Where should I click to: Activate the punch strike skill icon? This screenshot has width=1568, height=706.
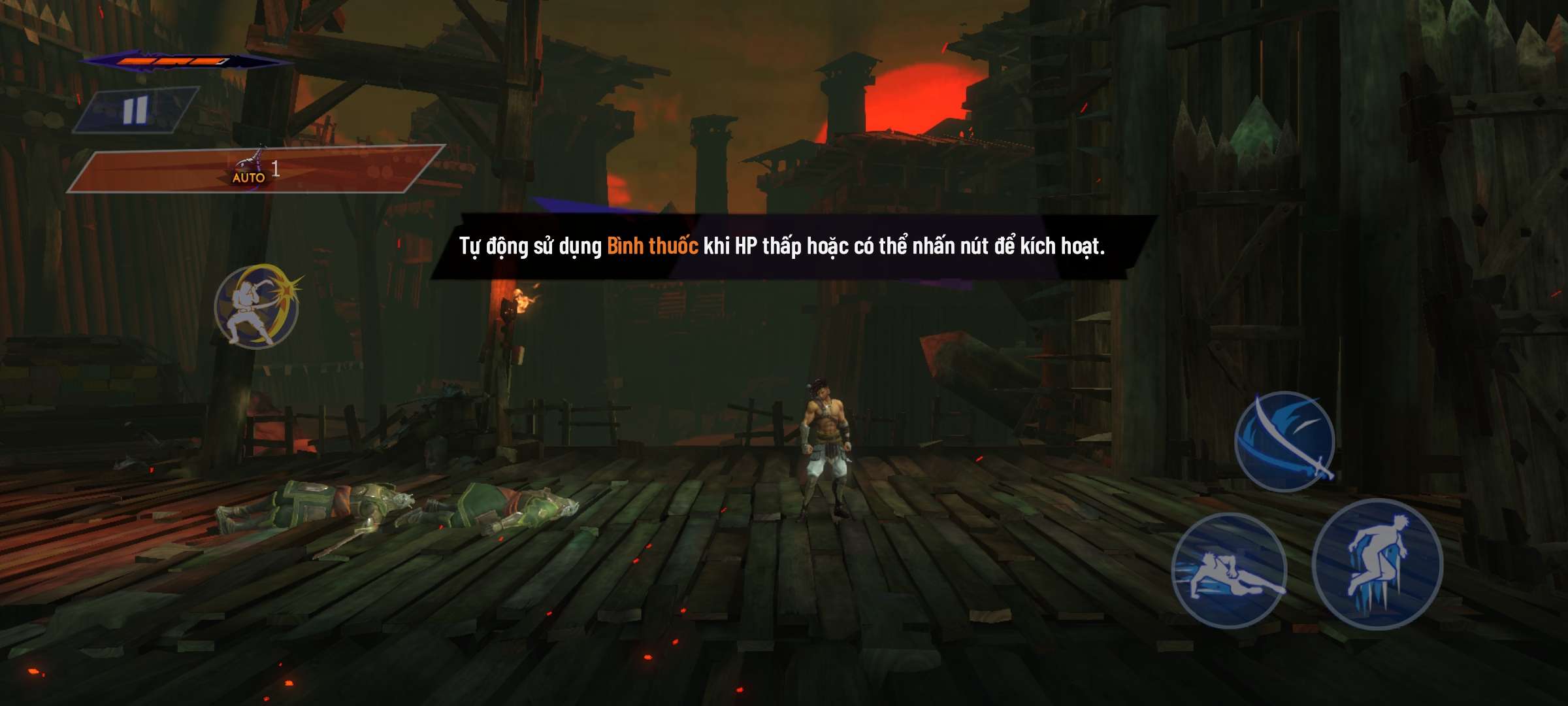click(257, 306)
